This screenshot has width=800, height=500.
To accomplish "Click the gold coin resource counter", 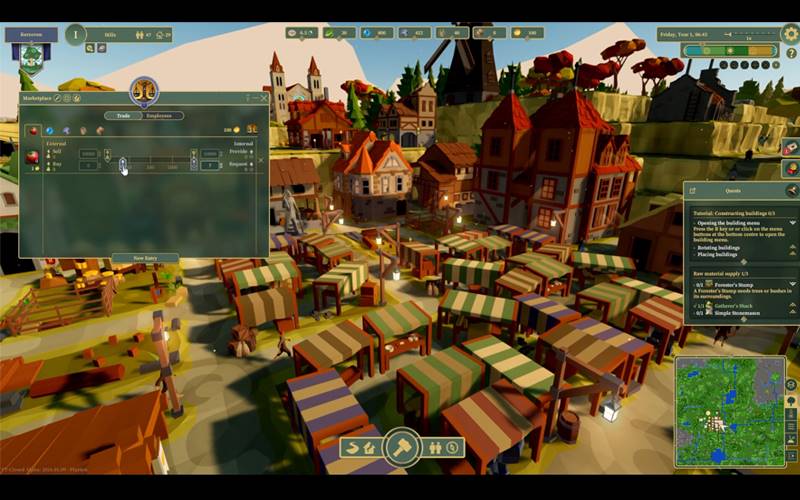I will pyautogui.click(x=528, y=33).
